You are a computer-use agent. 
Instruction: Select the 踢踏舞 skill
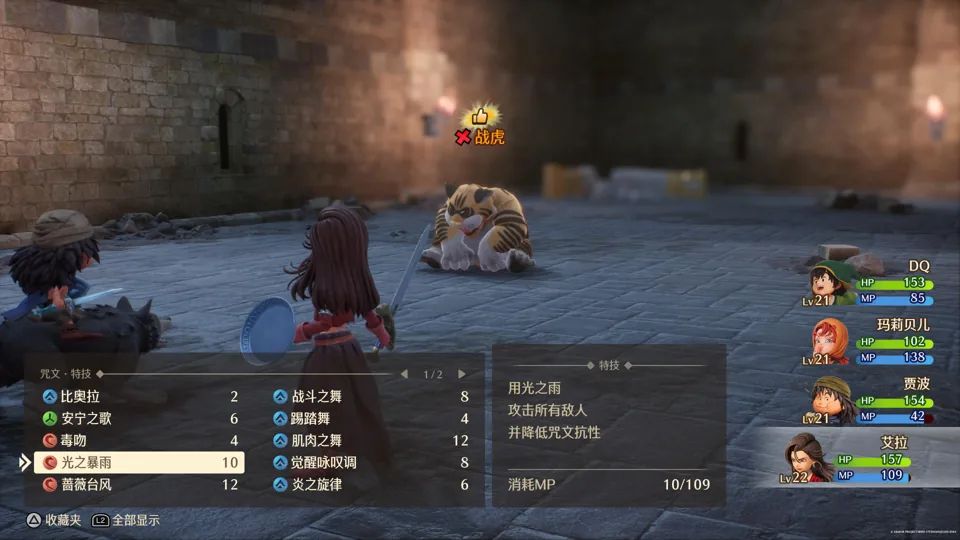point(370,419)
